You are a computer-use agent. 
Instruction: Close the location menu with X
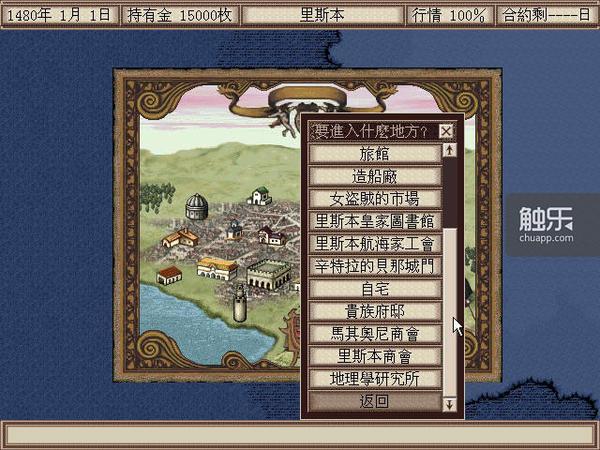click(446, 131)
